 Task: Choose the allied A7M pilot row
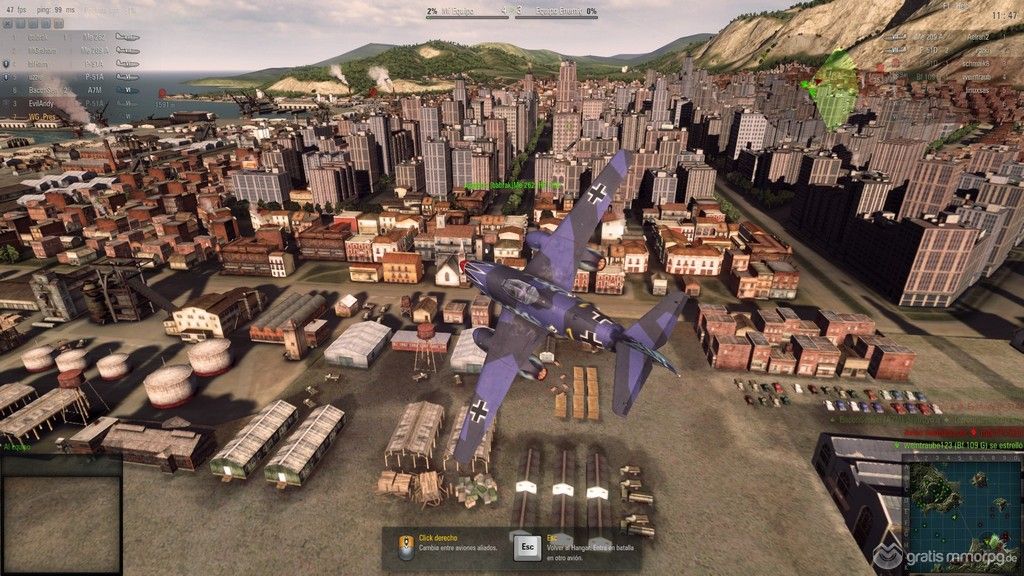pyautogui.click(x=94, y=89)
